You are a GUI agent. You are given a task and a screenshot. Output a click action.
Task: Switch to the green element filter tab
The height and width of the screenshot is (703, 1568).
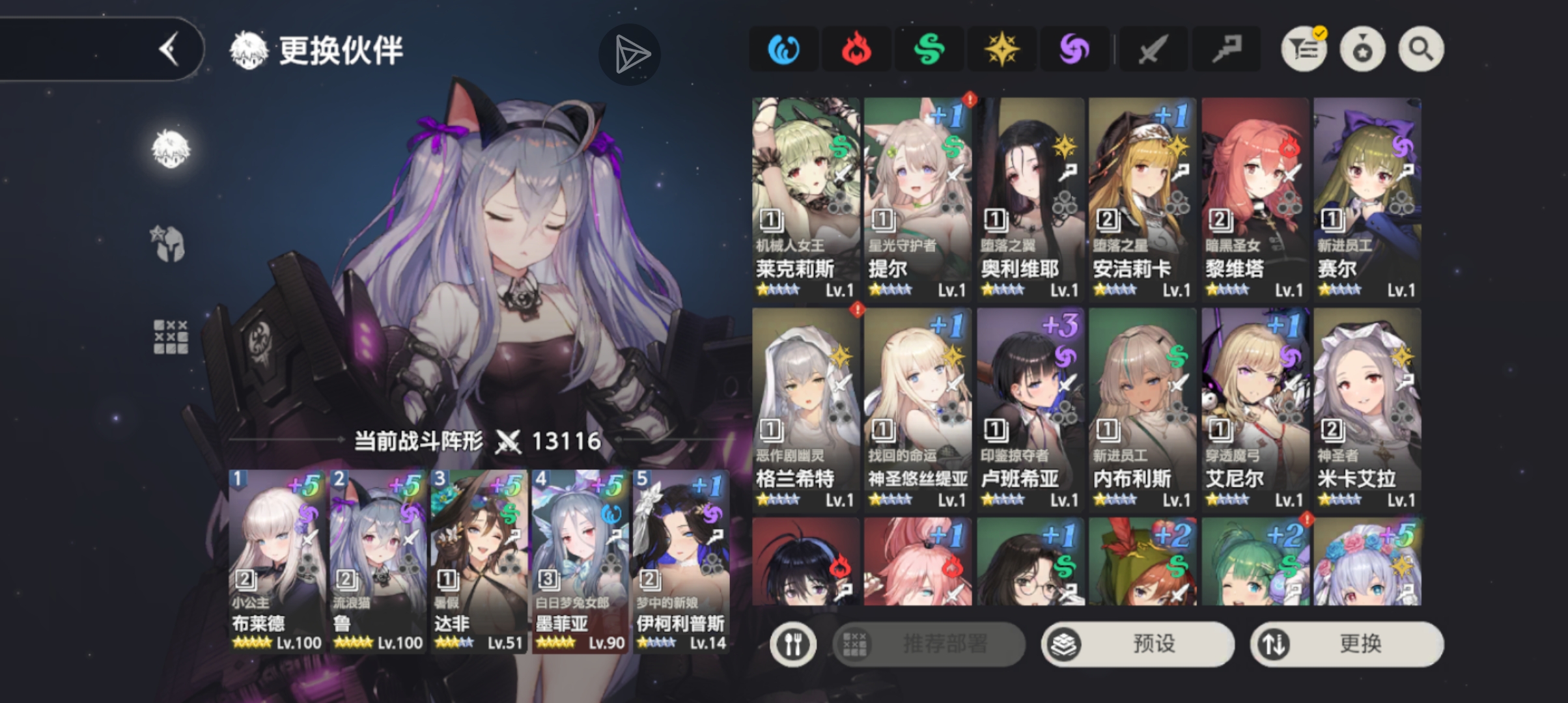pos(929,48)
